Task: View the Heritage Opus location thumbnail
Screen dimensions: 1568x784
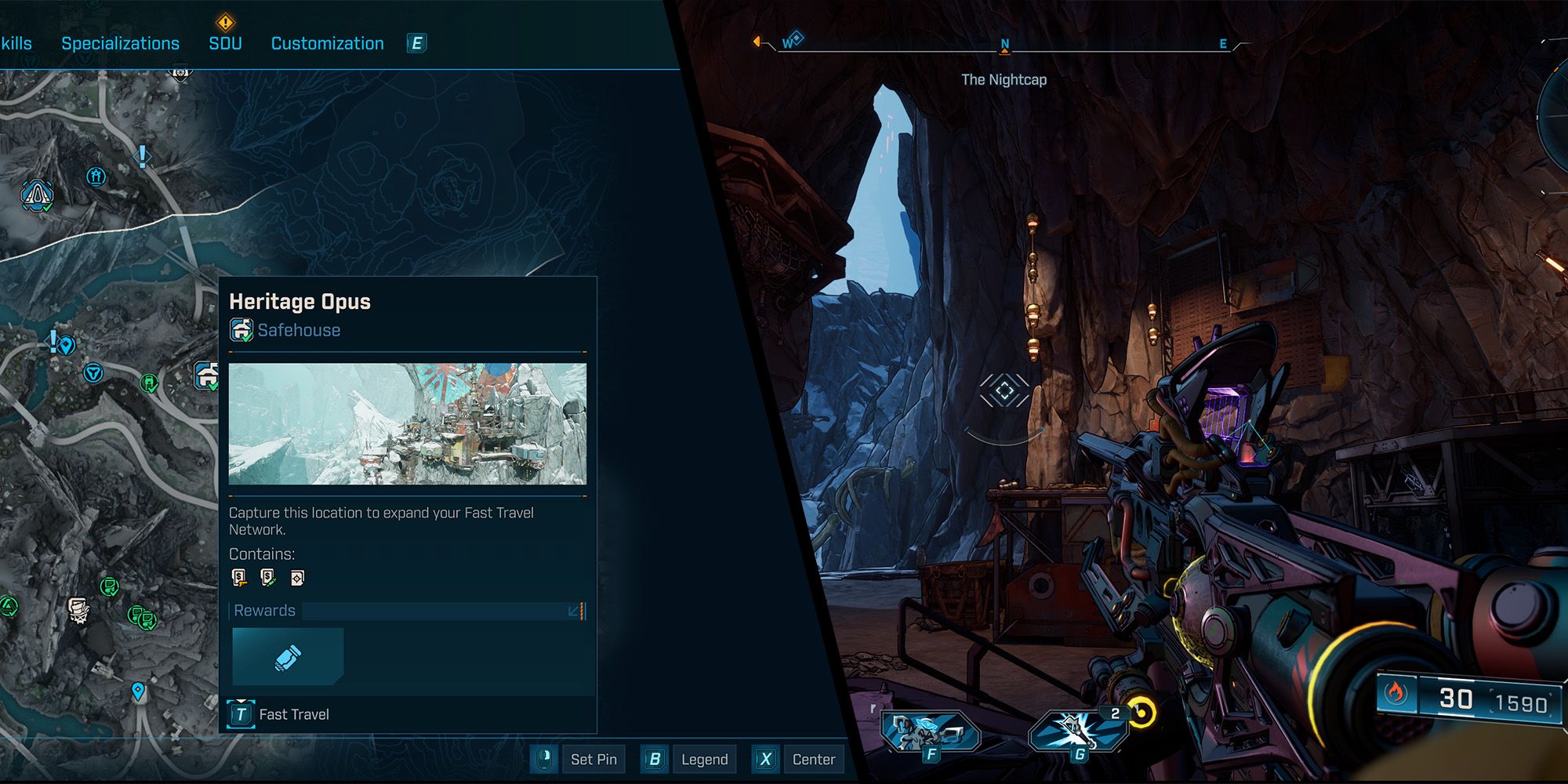Action: click(x=407, y=423)
